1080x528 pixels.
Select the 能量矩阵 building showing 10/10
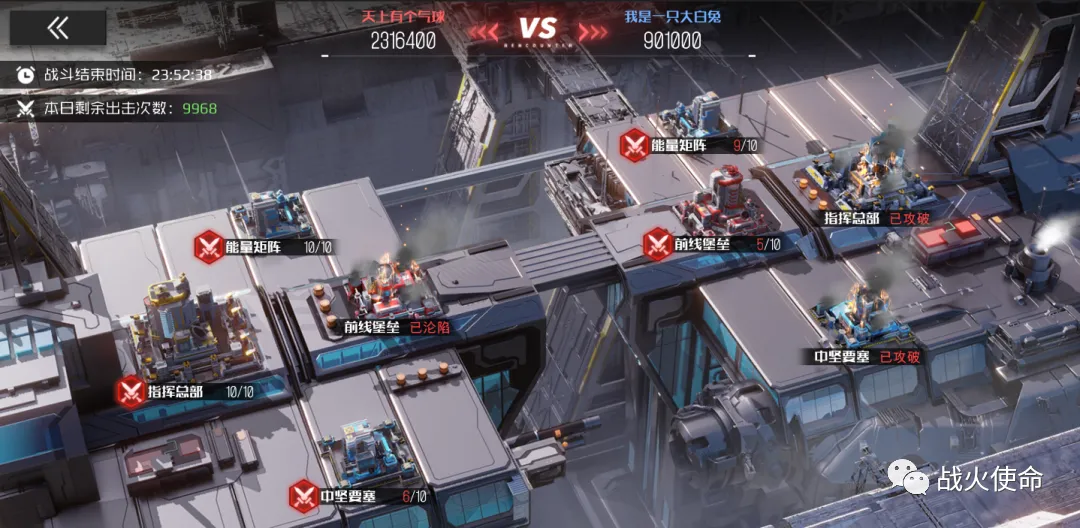[270, 215]
